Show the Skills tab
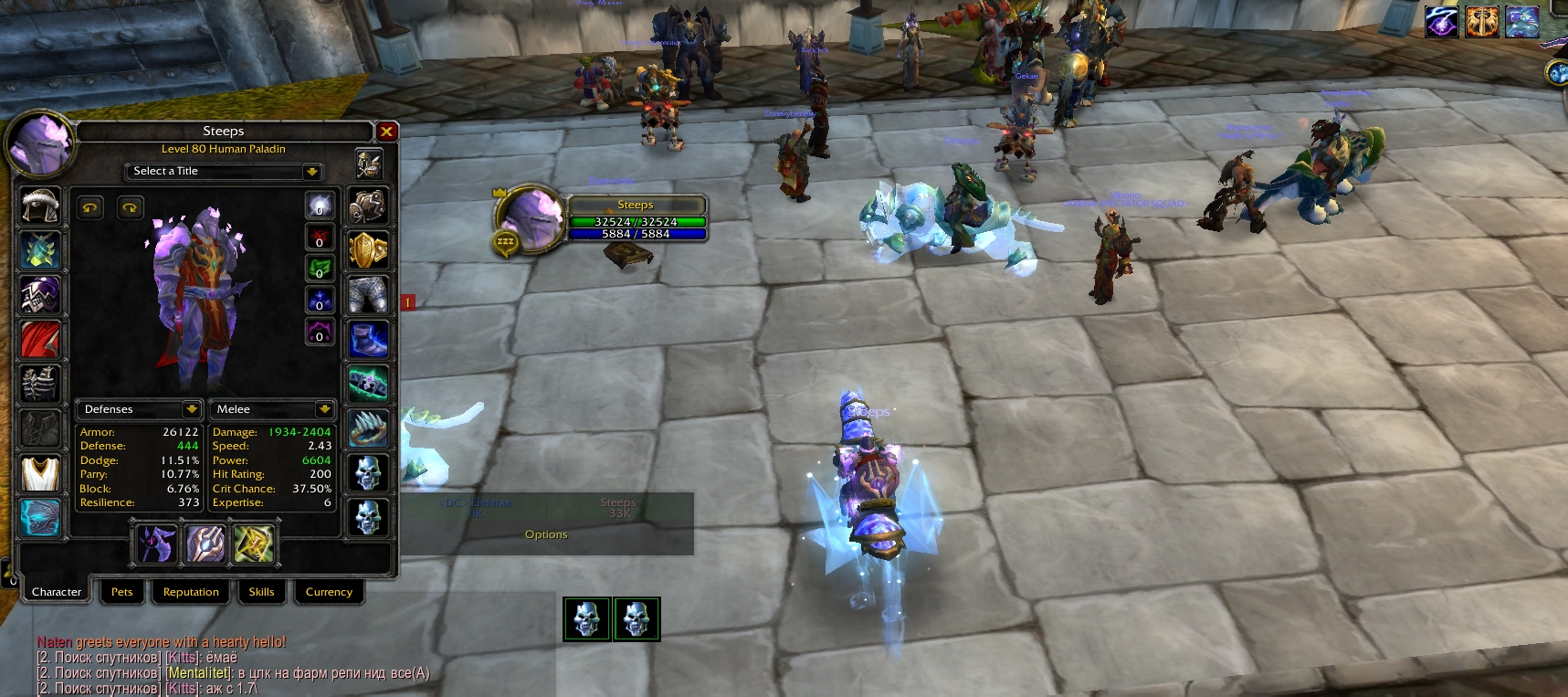The image size is (1568, 697). 261,592
